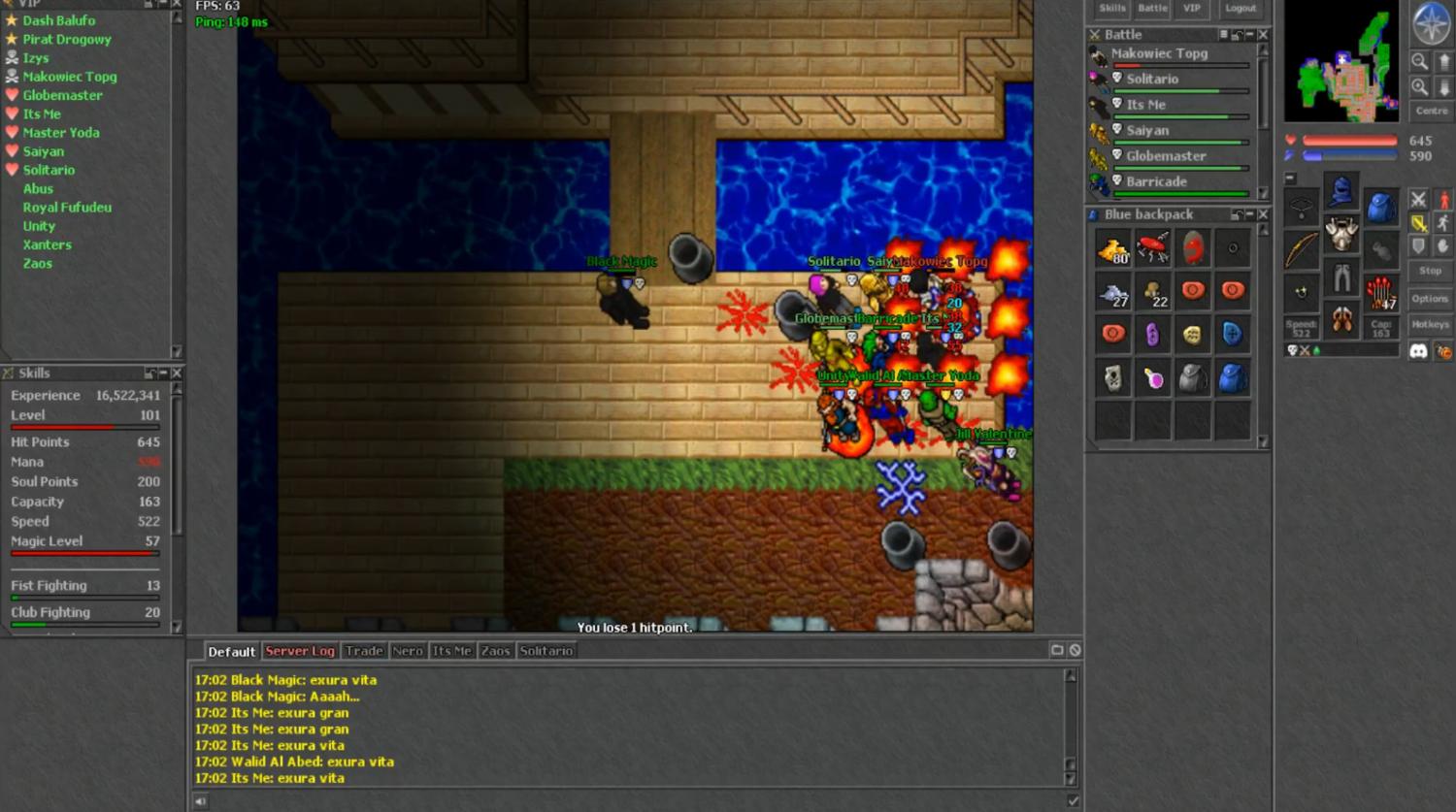Select Solitario in the Battle list
This screenshot has height=812, width=1456.
(x=1152, y=79)
